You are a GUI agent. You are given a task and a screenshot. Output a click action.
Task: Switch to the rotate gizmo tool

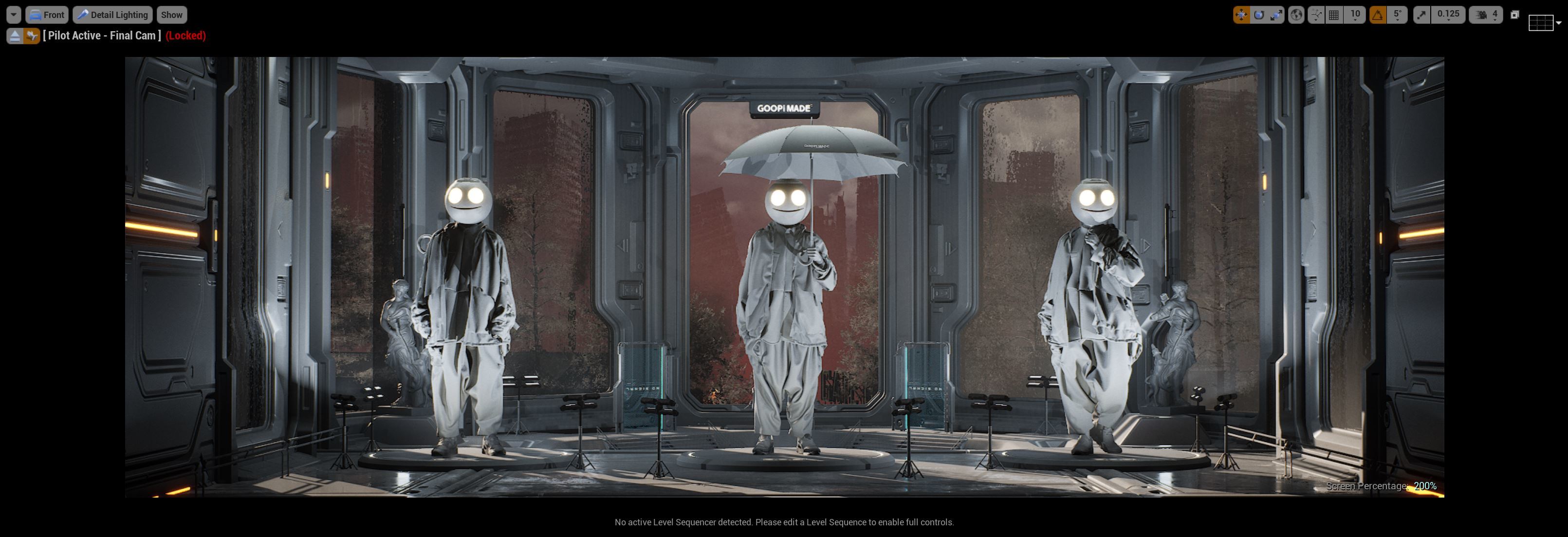point(1259,15)
